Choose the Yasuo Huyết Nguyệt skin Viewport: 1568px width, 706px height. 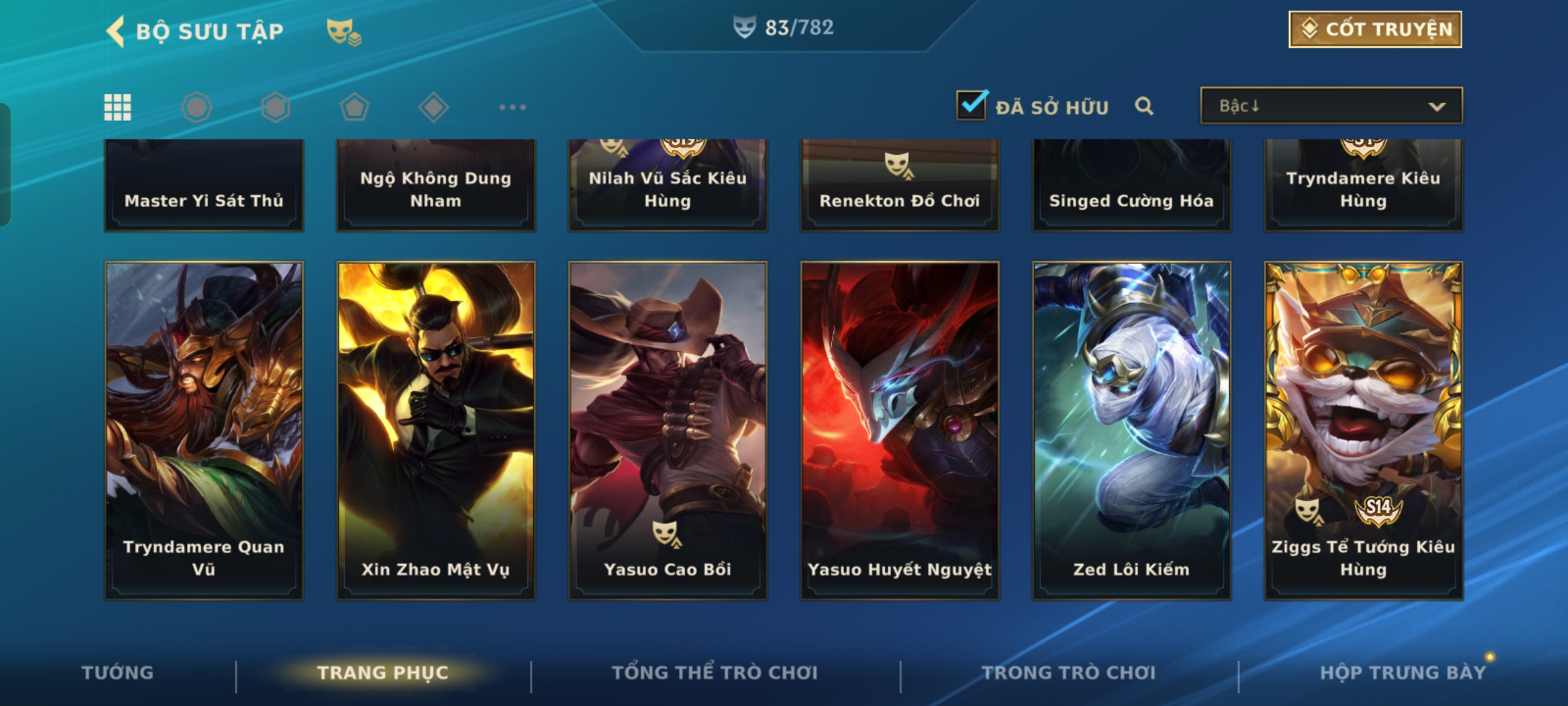[900, 430]
